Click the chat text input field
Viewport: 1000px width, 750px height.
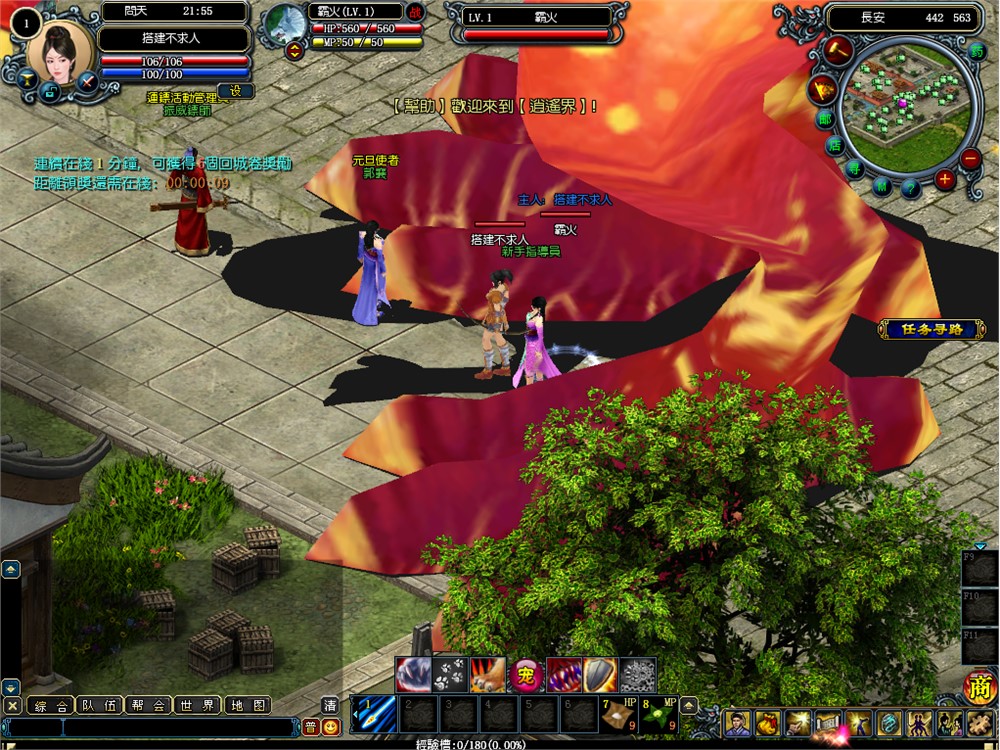pyautogui.click(x=150, y=727)
